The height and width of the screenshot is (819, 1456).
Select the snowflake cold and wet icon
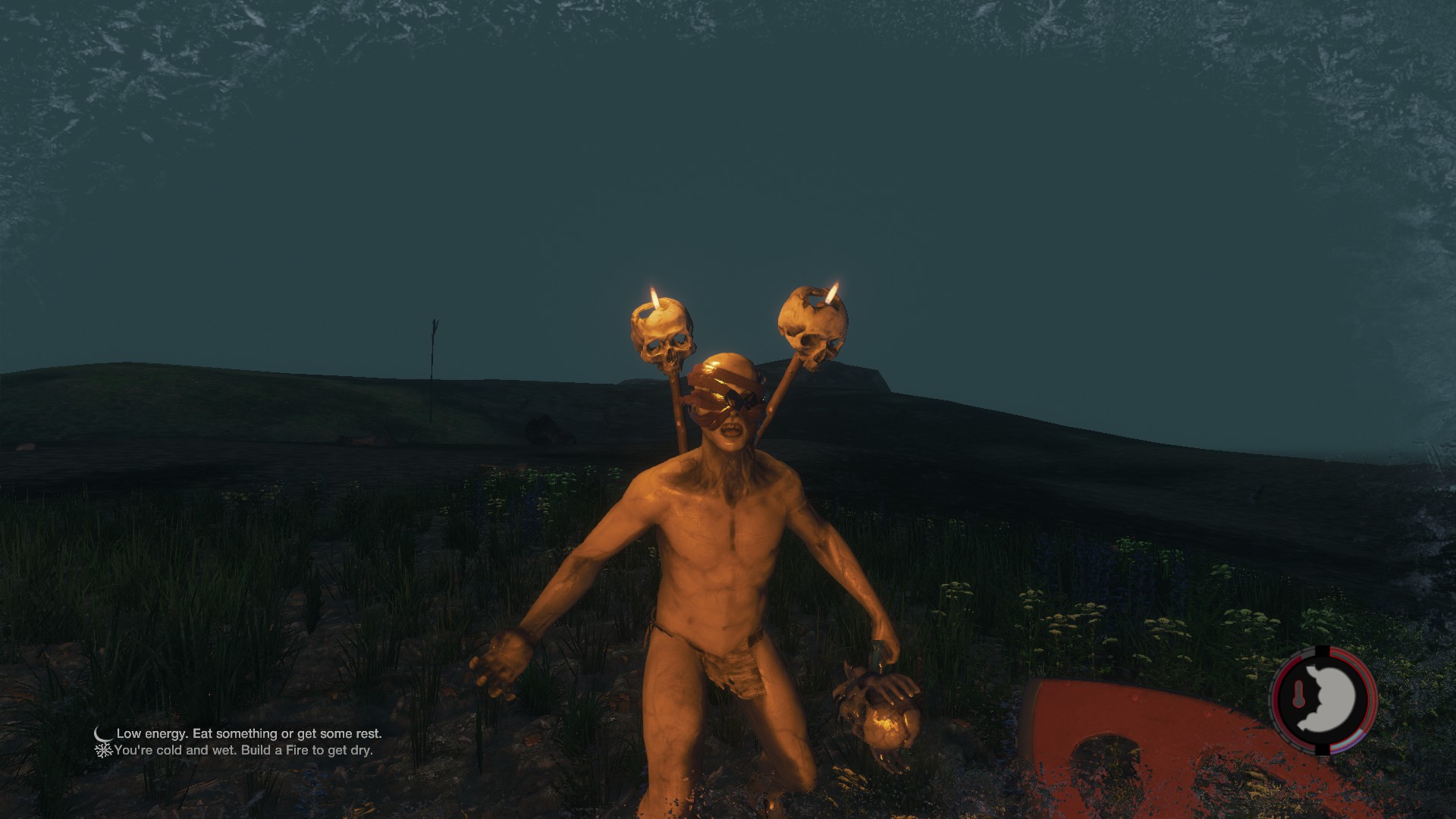[x=103, y=750]
